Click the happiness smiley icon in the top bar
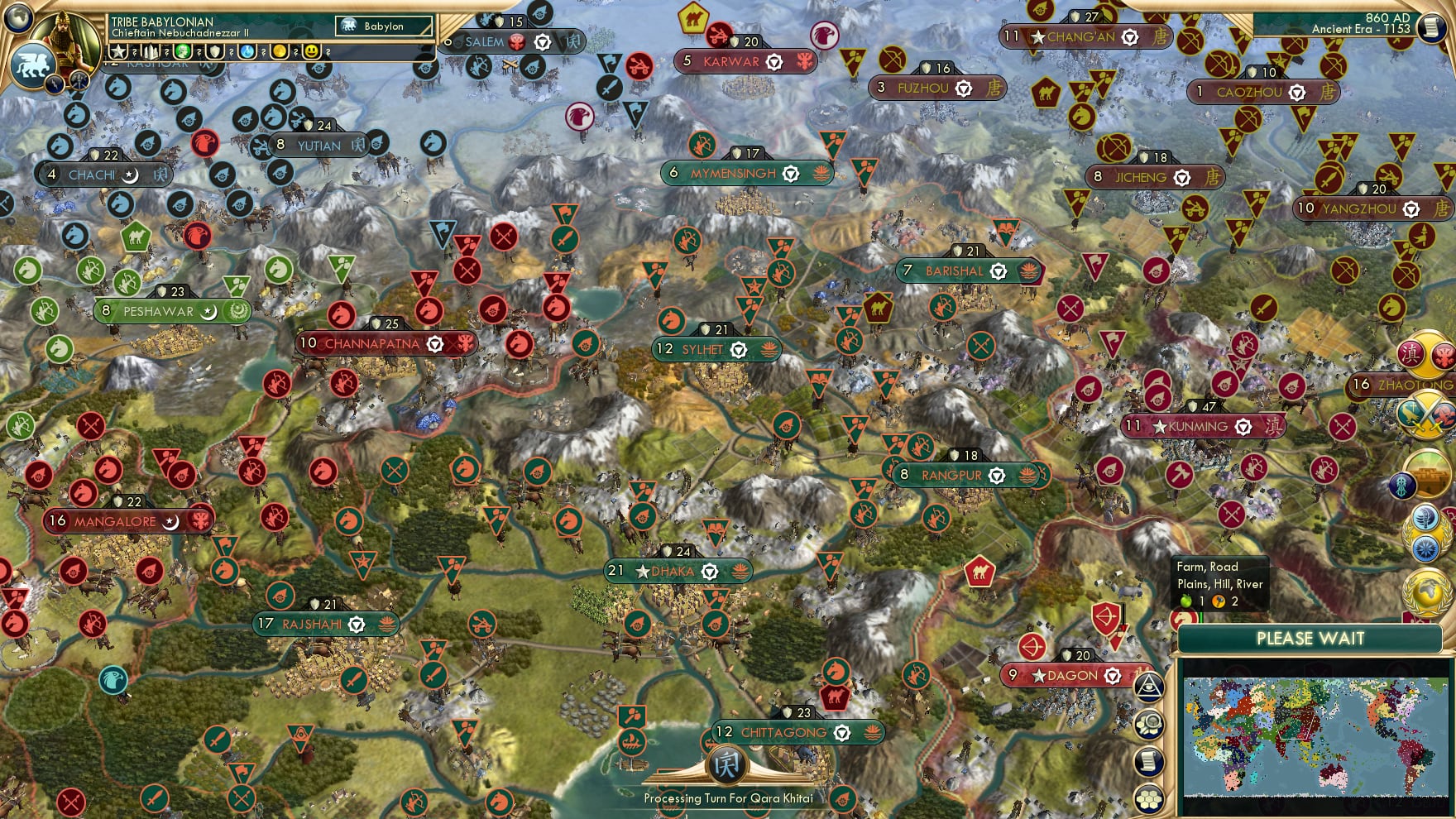 click(x=312, y=52)
